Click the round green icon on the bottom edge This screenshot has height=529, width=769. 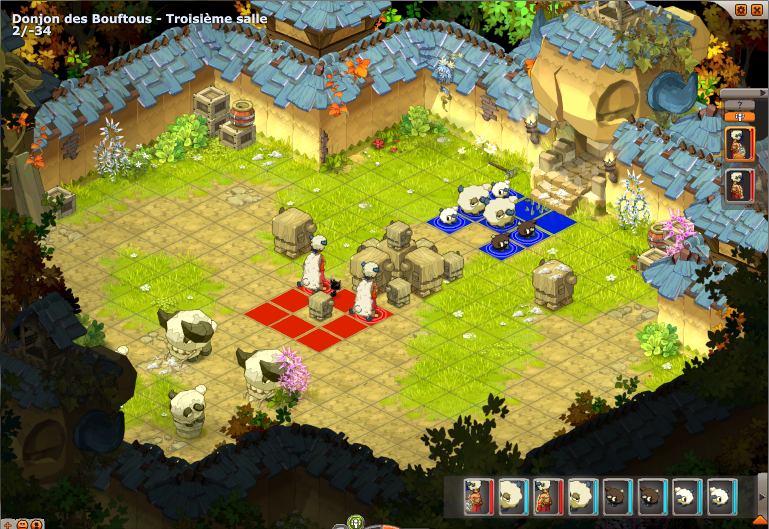353,521
